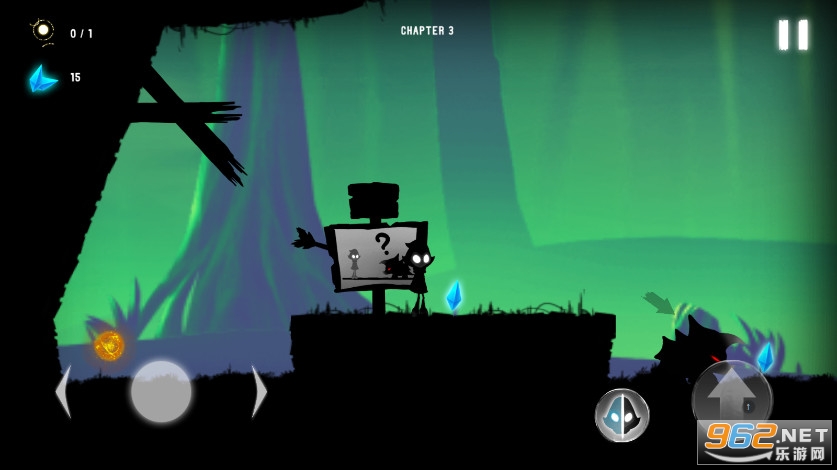Pause the game

click(793, 35)
